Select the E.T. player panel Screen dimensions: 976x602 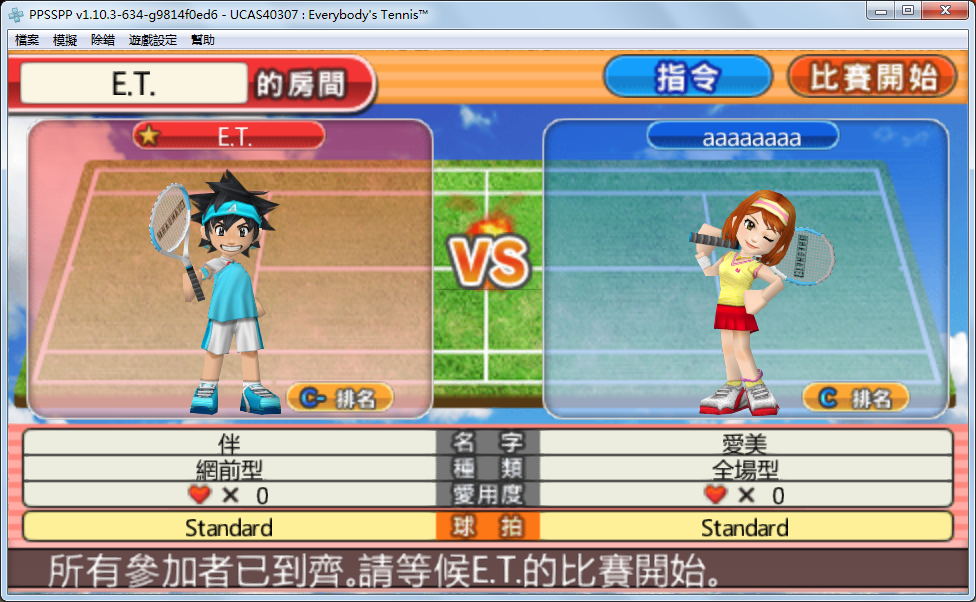point(230,268)
